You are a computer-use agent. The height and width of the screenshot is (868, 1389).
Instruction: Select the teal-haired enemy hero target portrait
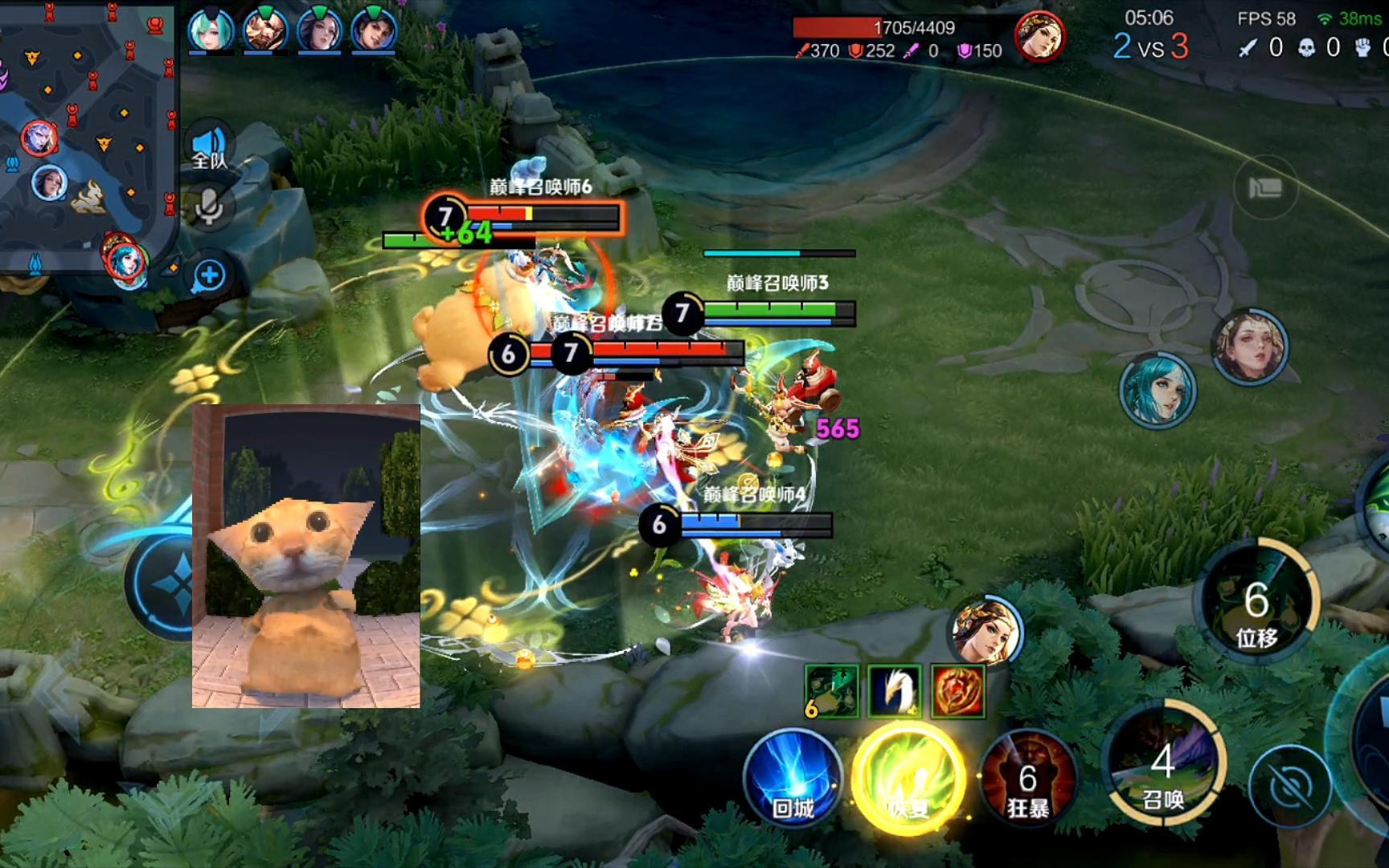coord(1157,391)
